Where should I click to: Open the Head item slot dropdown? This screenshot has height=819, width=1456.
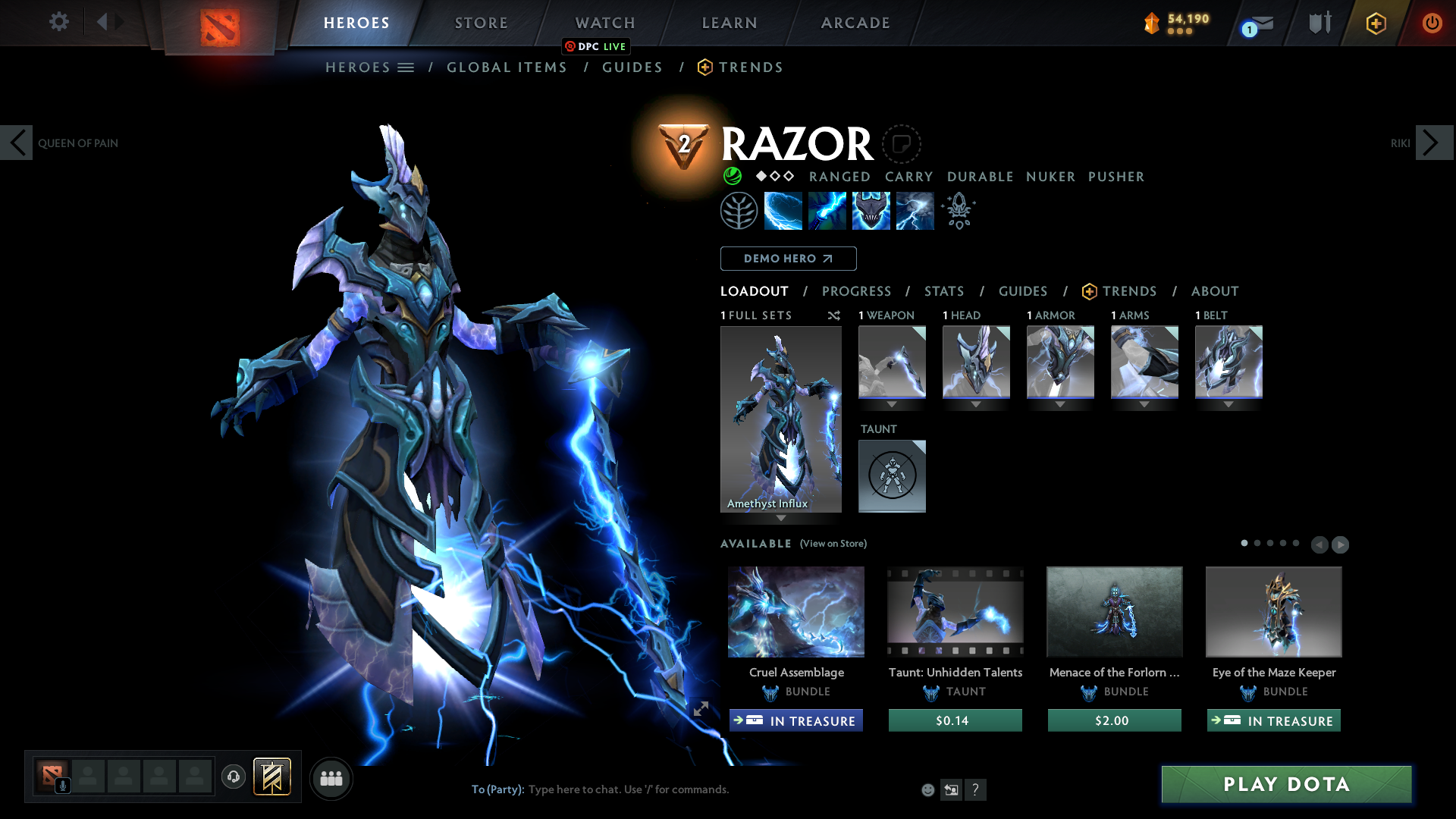pyautogui.click(x=976, y=405)
